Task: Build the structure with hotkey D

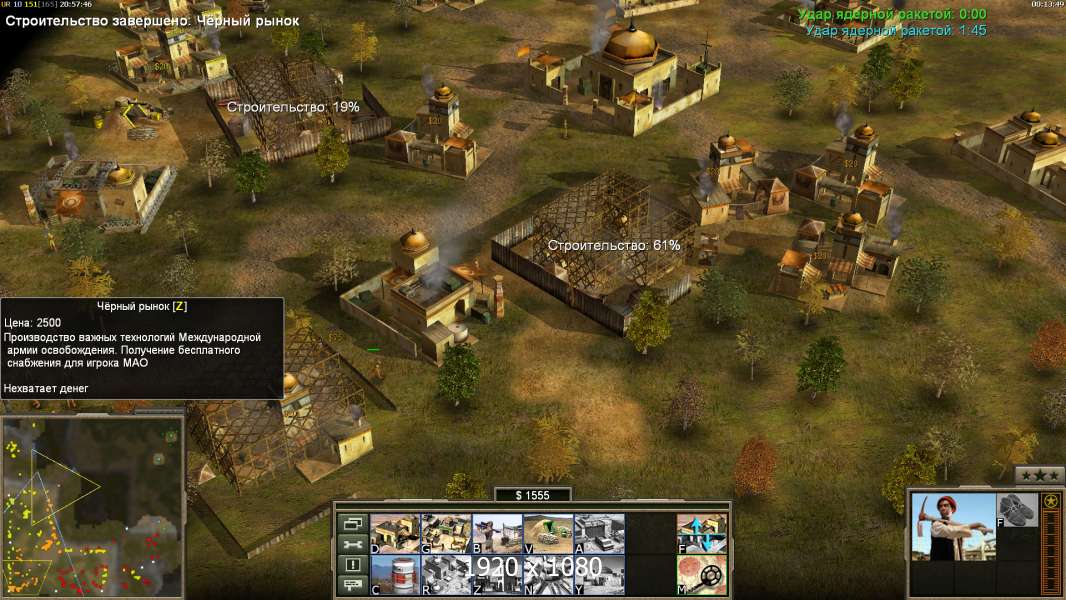Action: 395,533
